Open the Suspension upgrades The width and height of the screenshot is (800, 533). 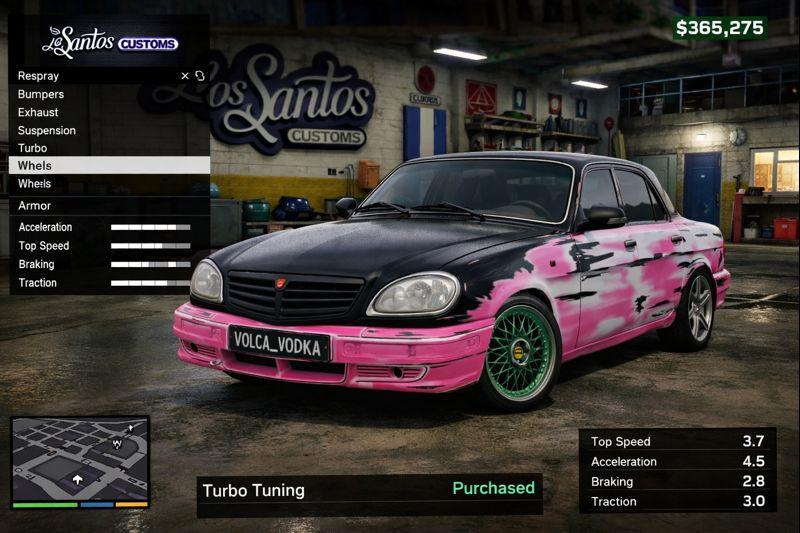[47, 130]
